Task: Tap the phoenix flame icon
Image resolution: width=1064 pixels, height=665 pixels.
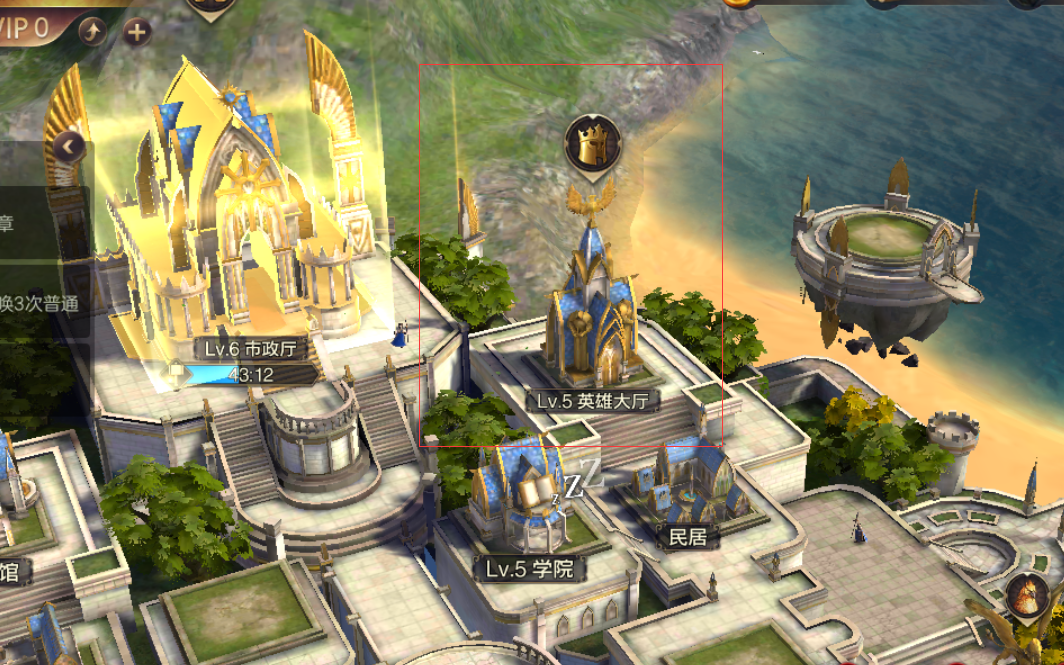Action: click(x=1027, y=597)
